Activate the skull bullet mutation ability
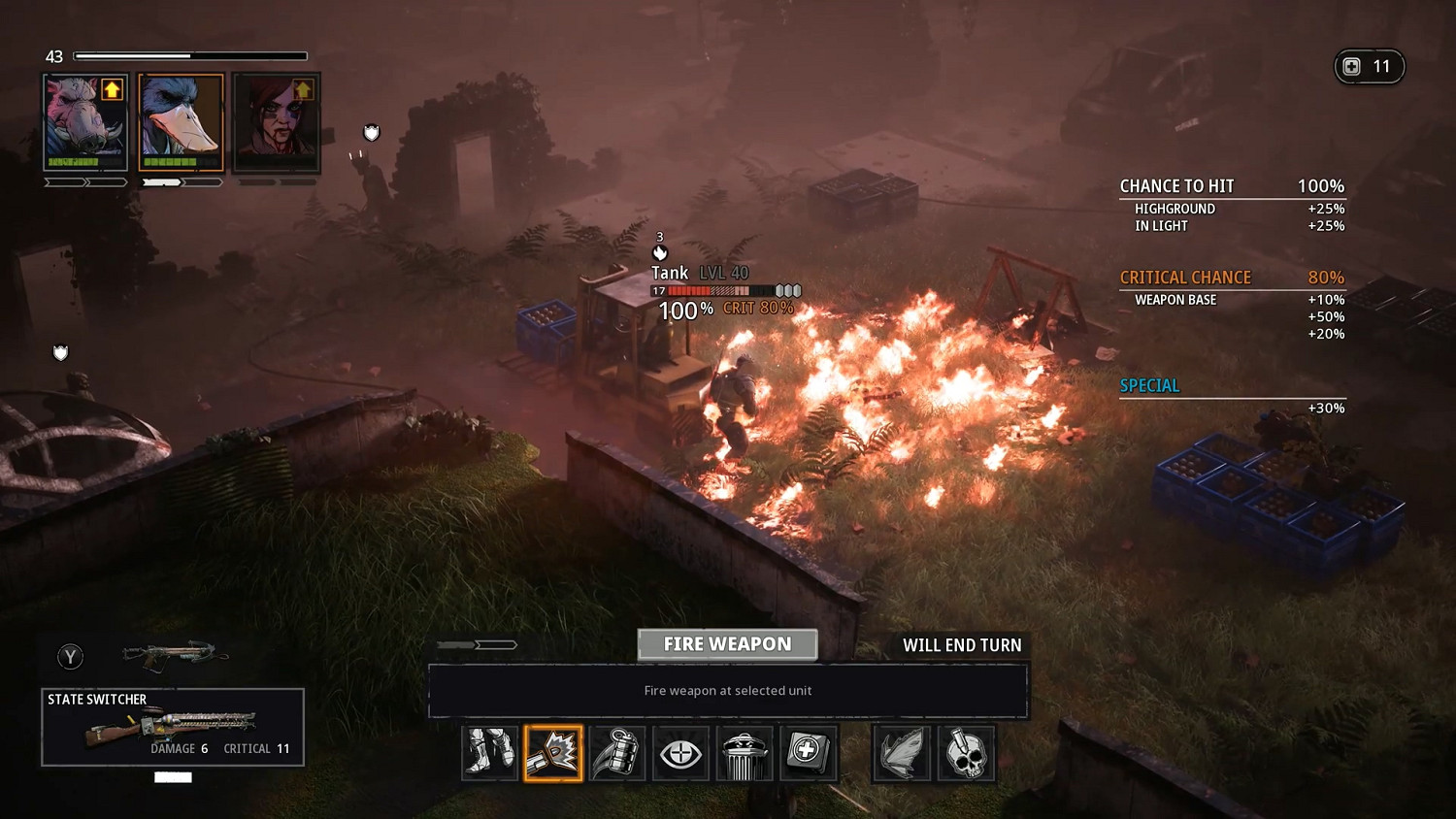 pyautogui.click(x=966, y=753)
